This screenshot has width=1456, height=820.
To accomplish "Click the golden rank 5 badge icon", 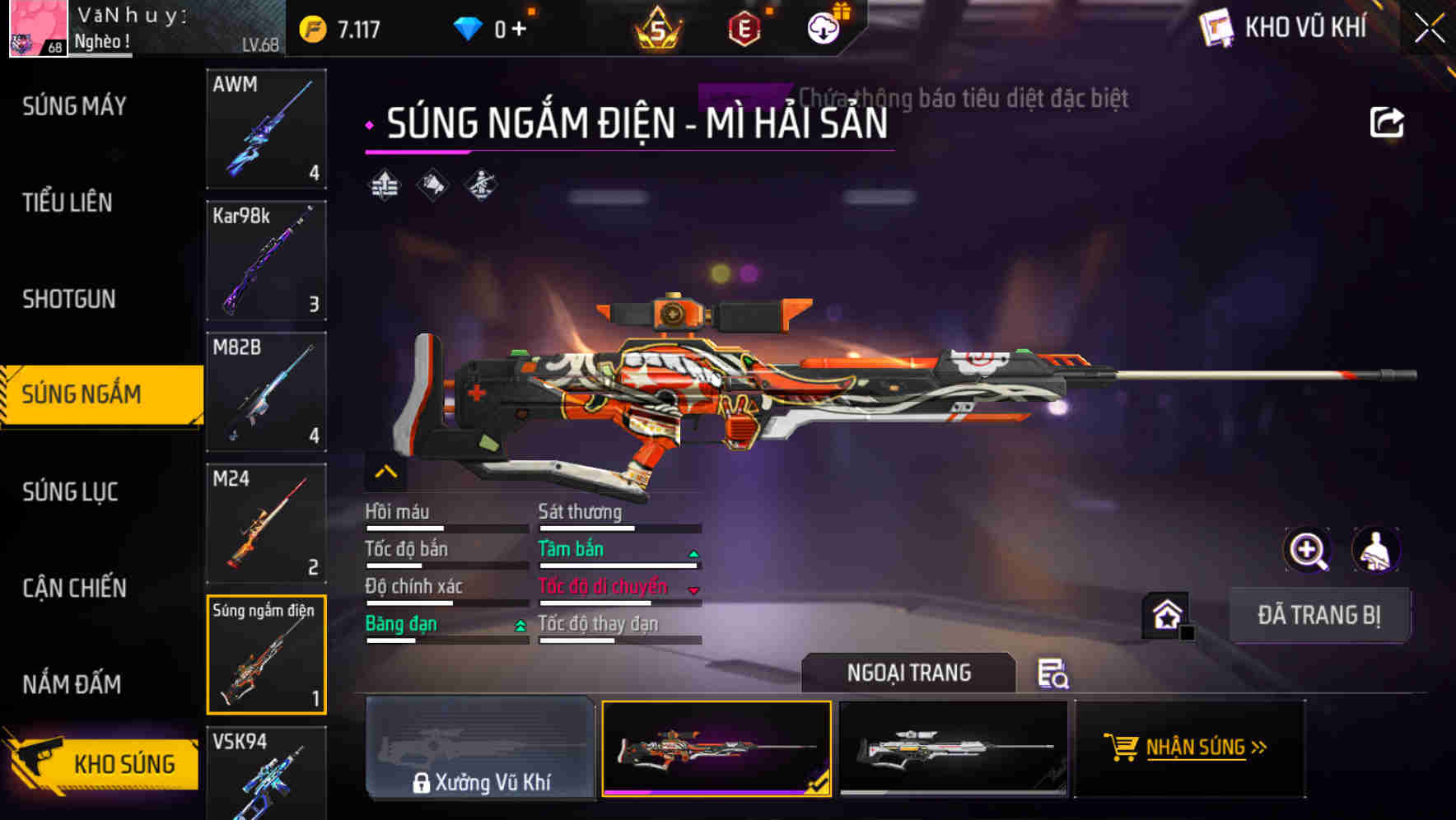I will point(659,27).
